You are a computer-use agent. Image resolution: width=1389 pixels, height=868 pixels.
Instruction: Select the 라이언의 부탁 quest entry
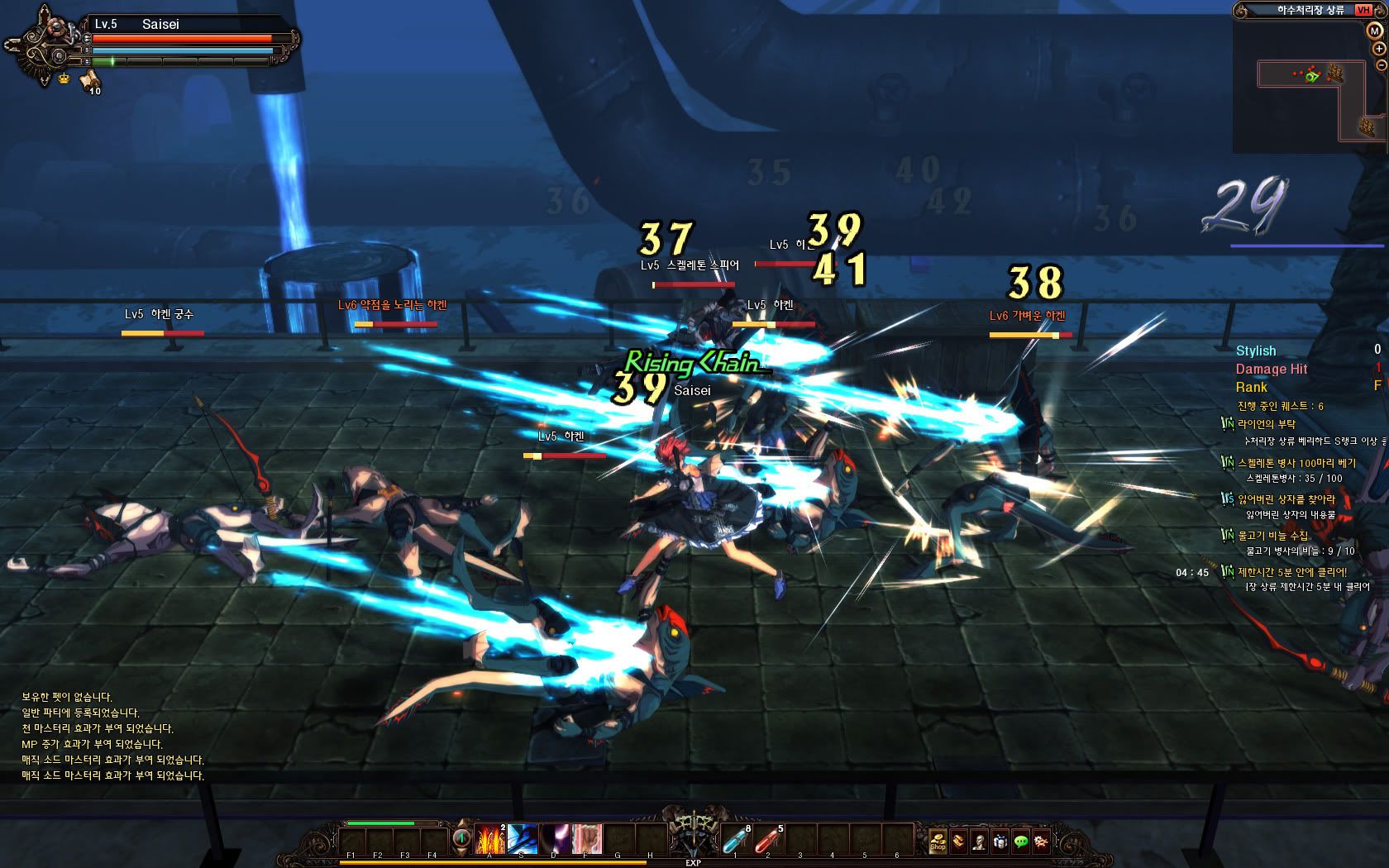click(x=1267, y=424)
